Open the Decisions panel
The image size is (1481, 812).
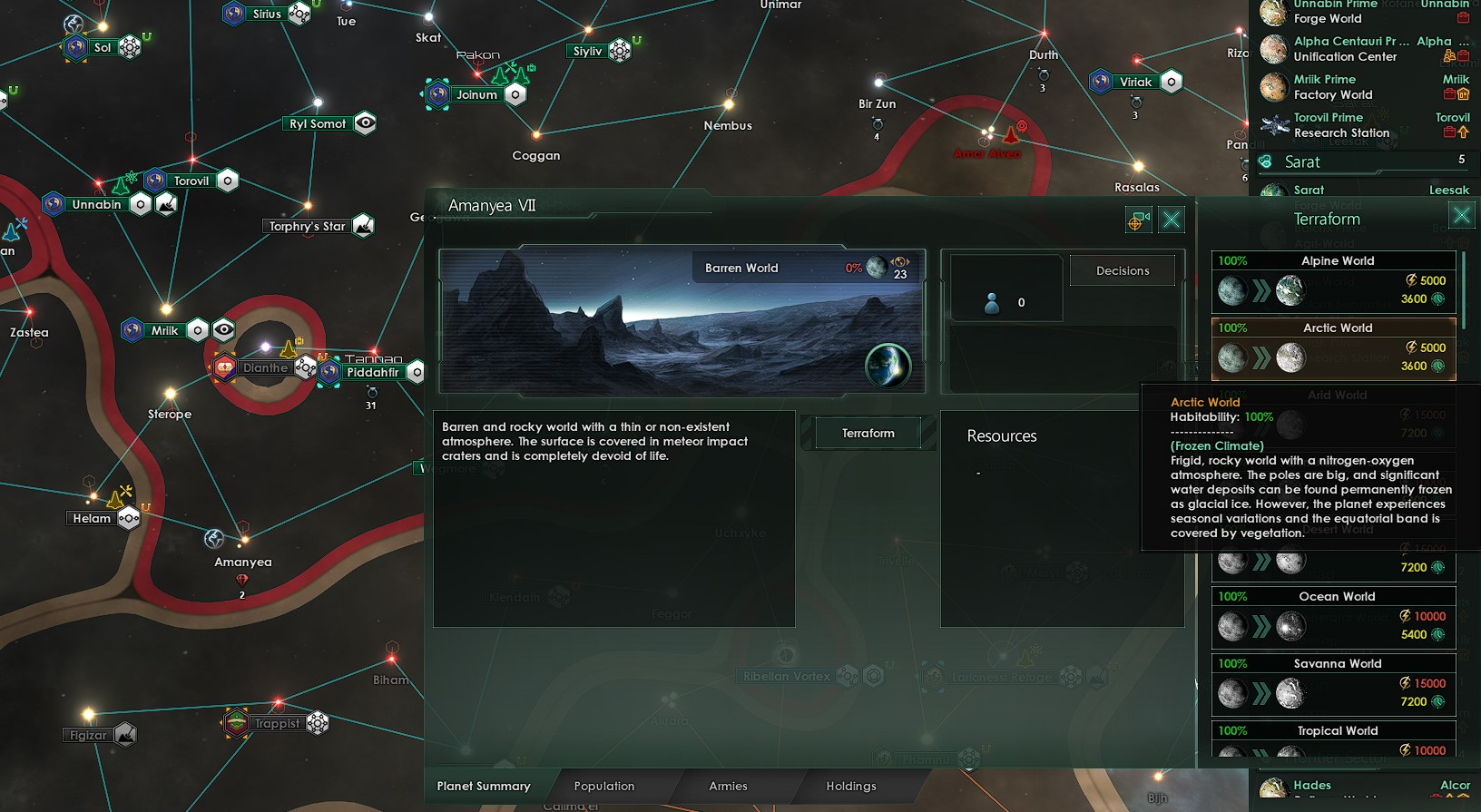coord(1122,269)
